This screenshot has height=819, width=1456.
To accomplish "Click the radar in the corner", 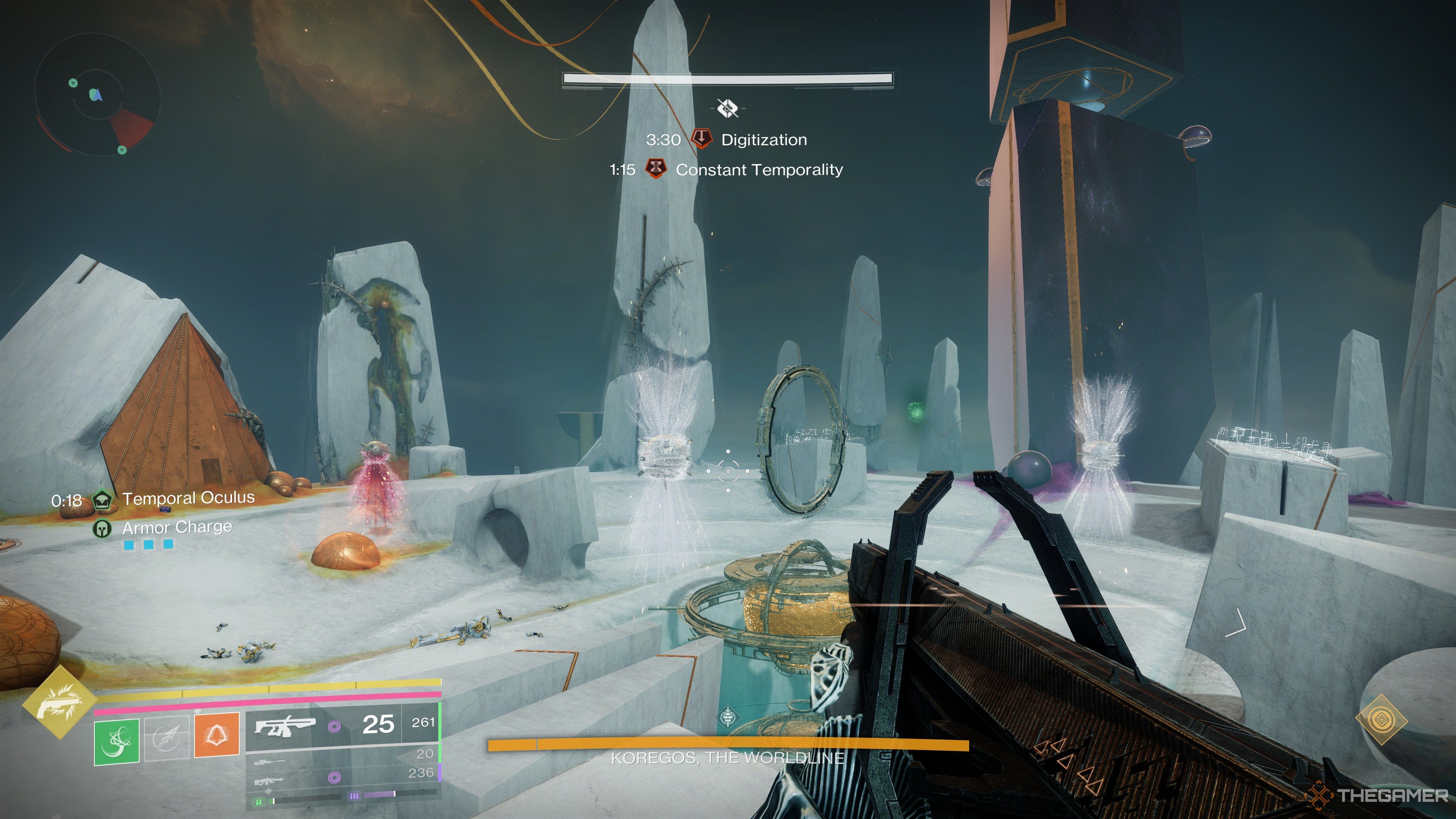I will (97, 94).
